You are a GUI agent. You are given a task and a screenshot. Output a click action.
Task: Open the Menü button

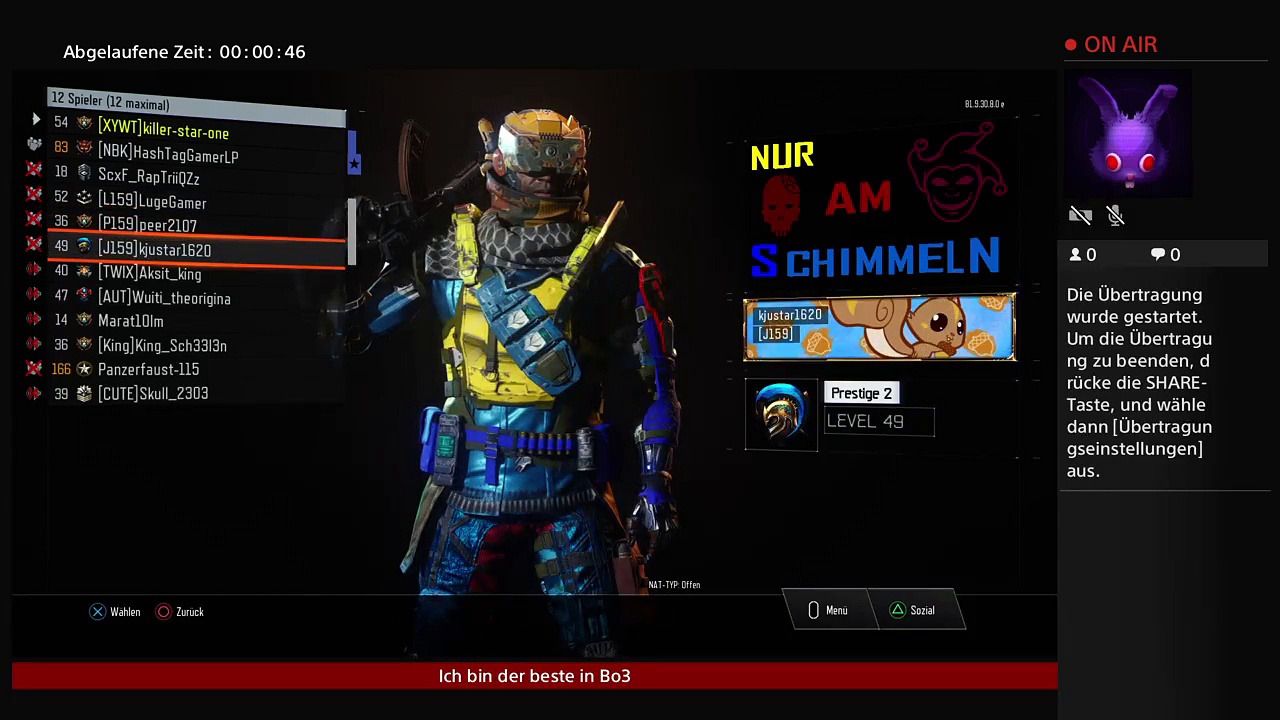[828, 610]
